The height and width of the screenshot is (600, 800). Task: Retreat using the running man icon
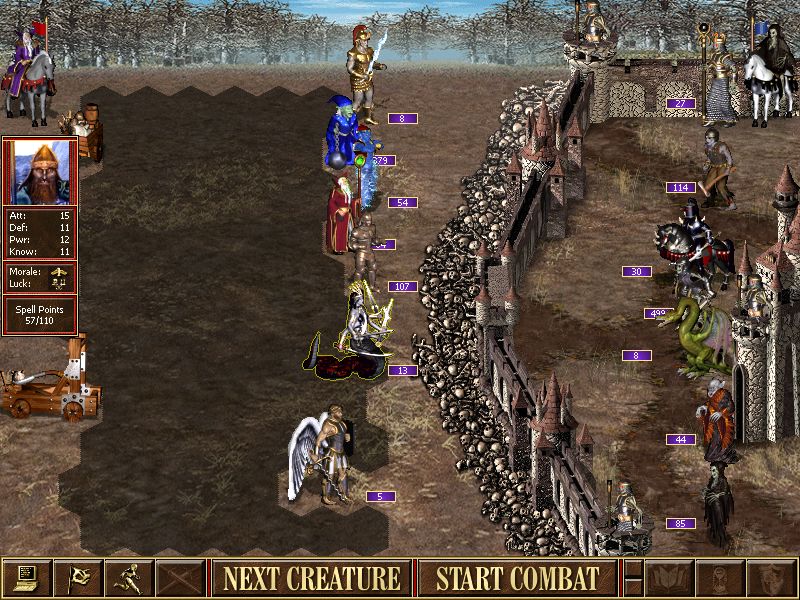point(129,578)
